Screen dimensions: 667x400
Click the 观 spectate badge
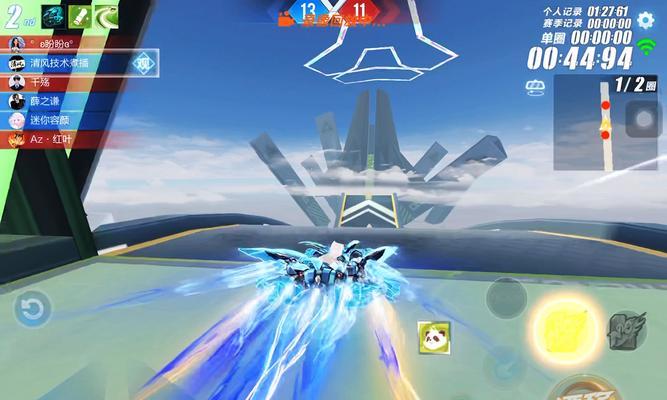(x=146, y=63)
